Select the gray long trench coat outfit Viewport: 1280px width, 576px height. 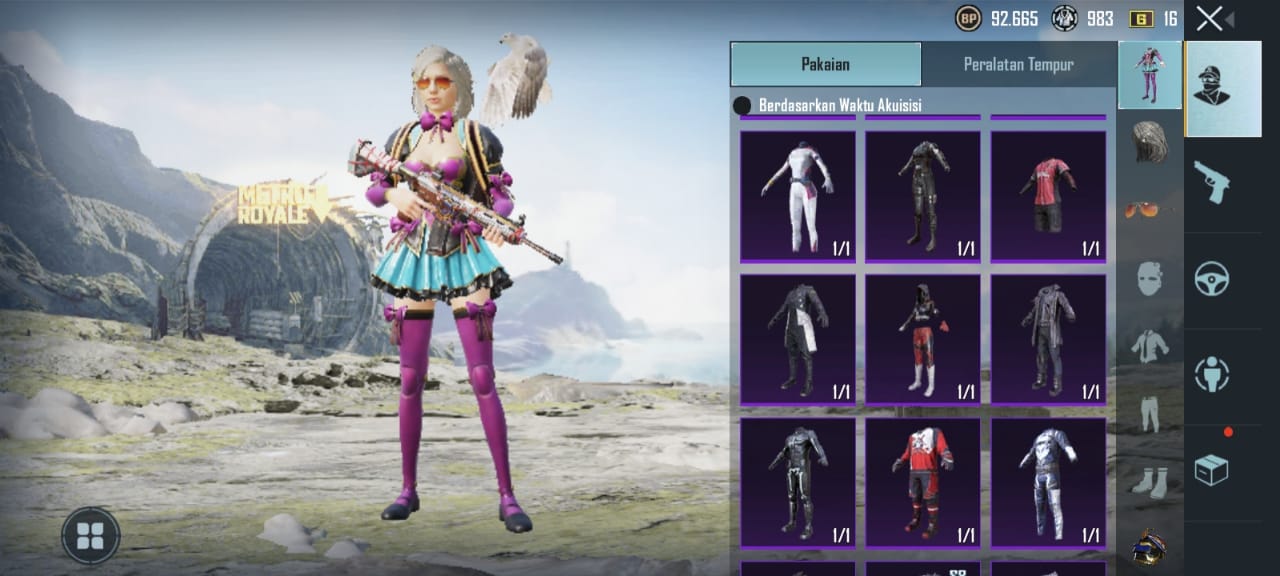1048,338
